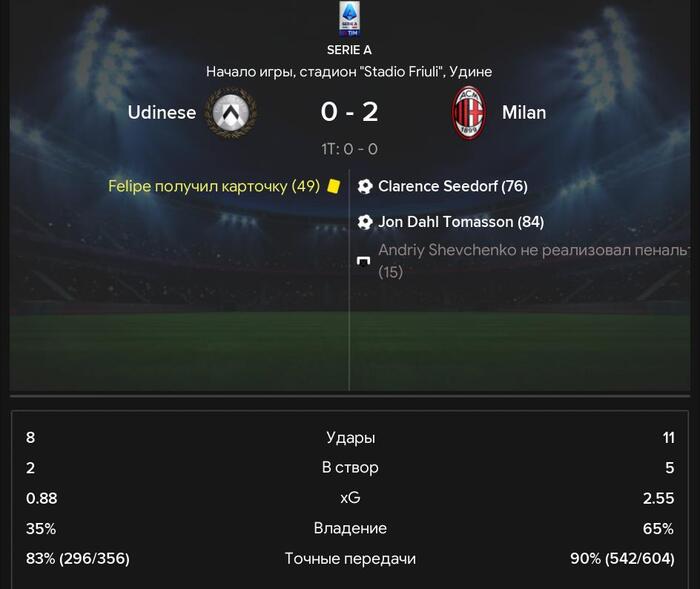Select Andriy Shevchenko's missed penalty entry
The image size is (700, 589).
530,259
